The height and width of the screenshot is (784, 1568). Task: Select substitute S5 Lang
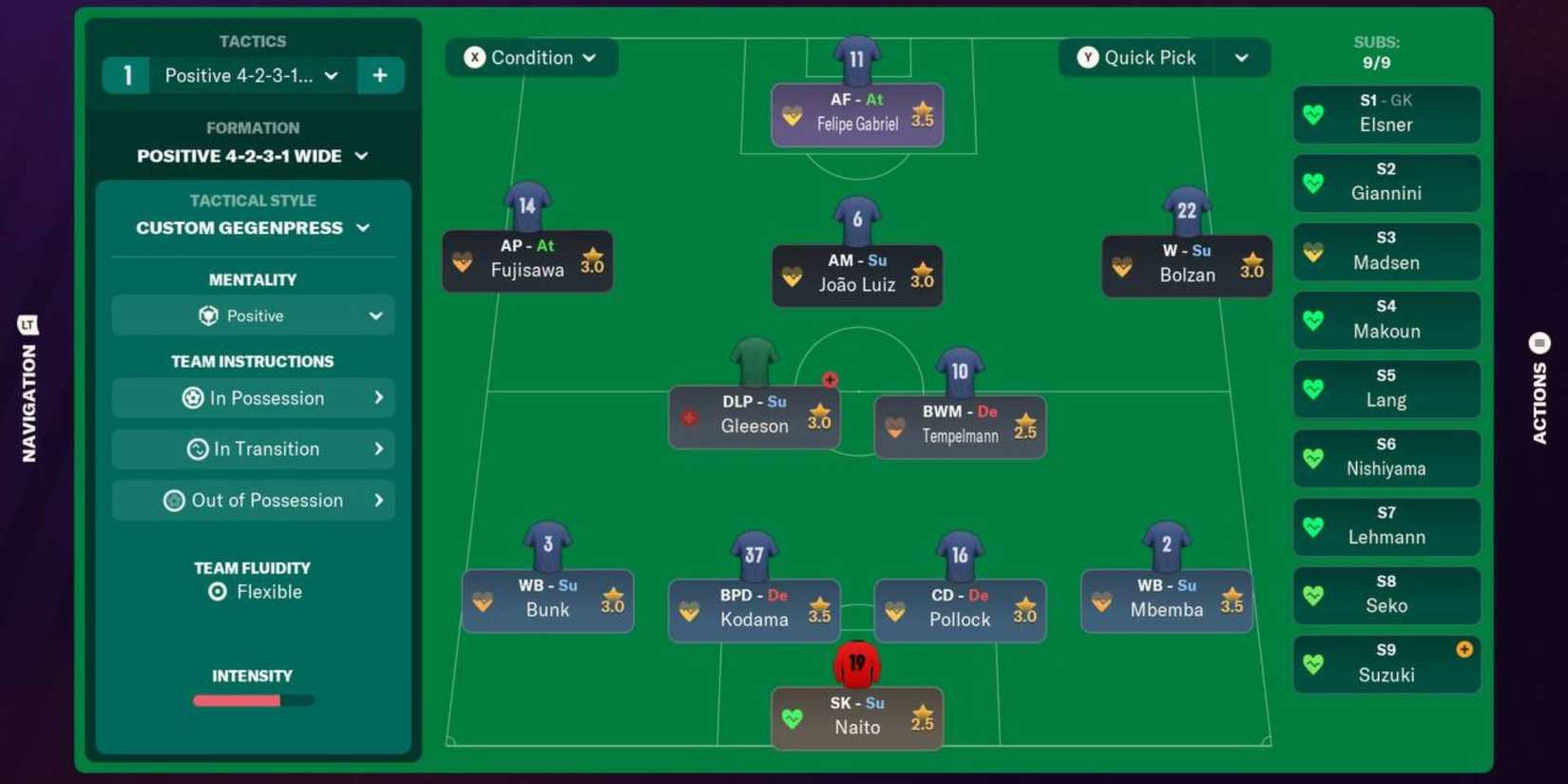coord(1386,389)
